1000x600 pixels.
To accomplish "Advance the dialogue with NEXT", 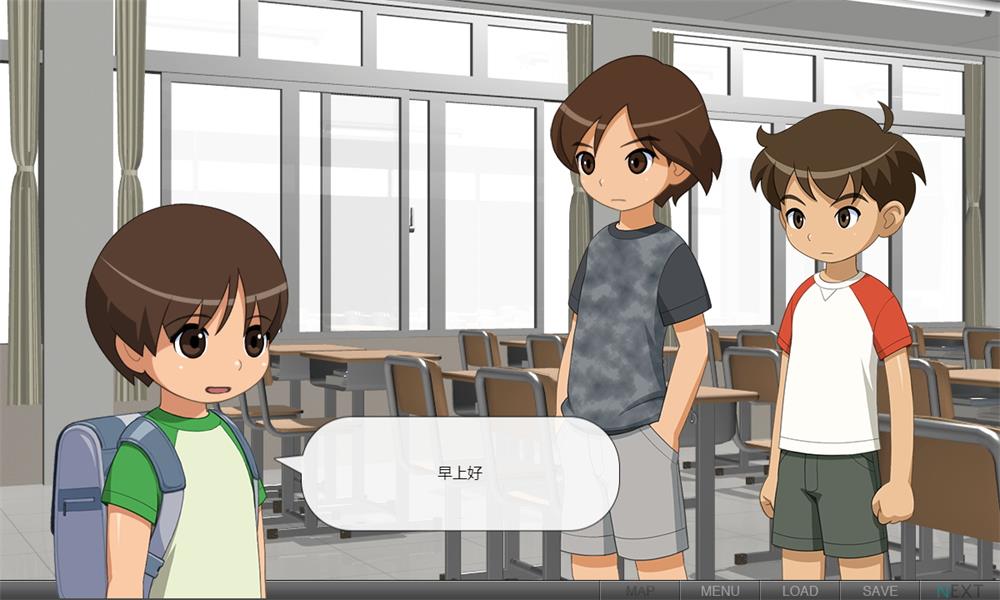I will coord(959,591).
